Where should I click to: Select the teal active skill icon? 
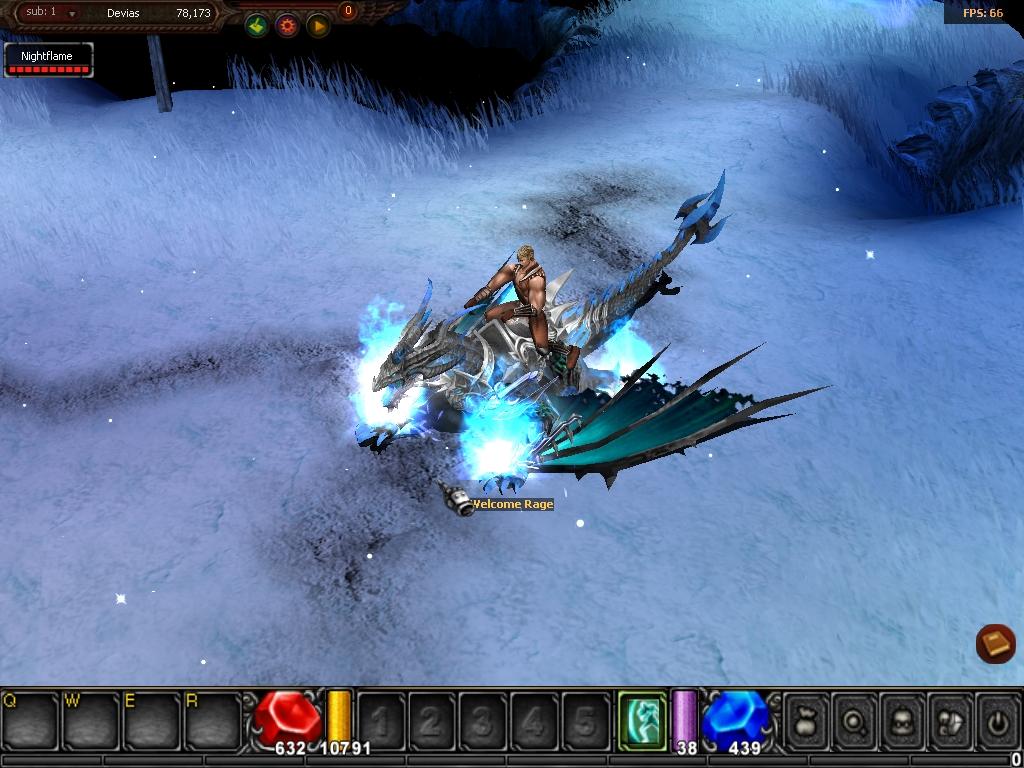click(642, 718)
